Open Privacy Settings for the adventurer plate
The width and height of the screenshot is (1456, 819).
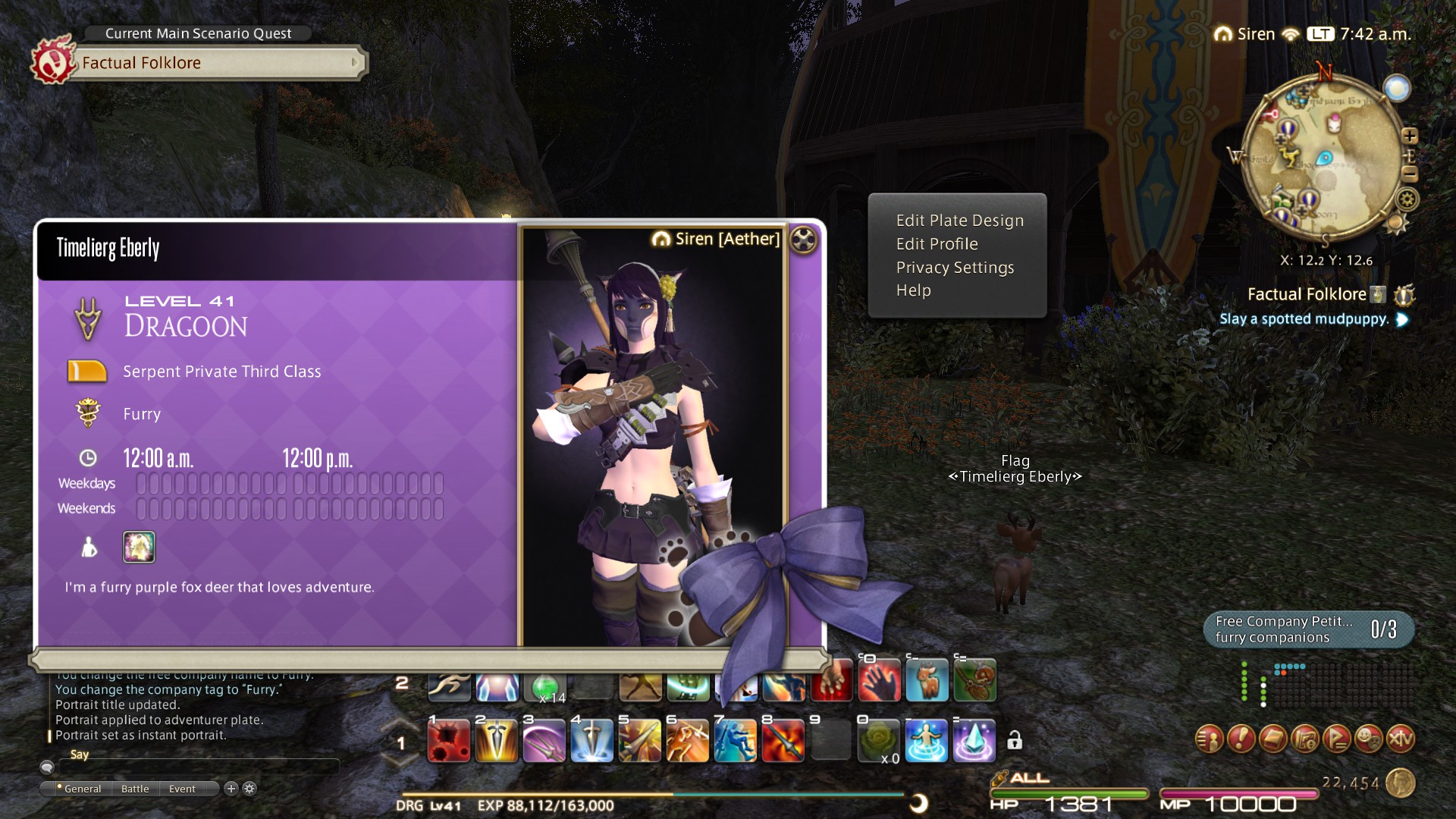coord(954,268)
